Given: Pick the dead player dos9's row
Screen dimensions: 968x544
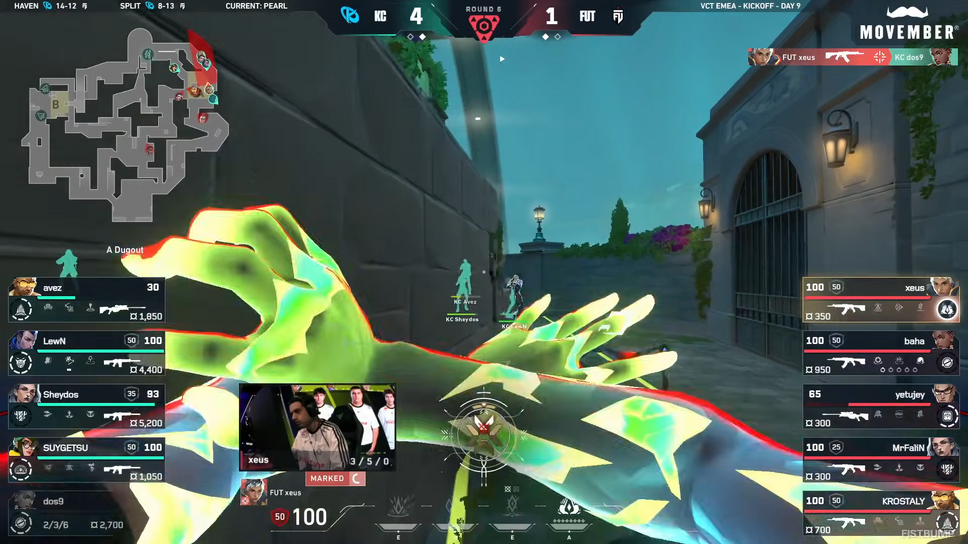Looking at the screenshot, I should (x=86, y=513).
